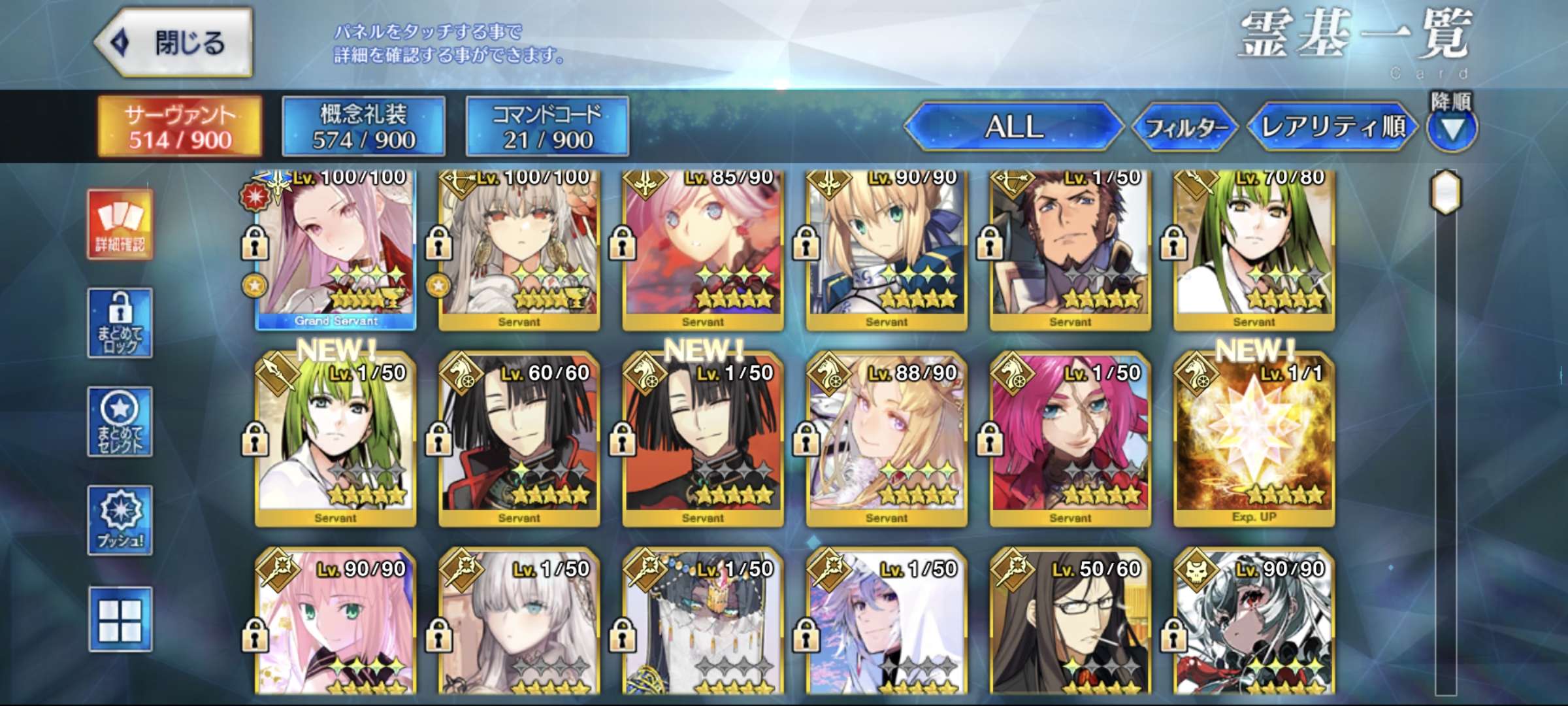Image resolution: width=1568 pixels, height=706 pixels.
Task: Toggle the 降順 descending arrow
Action: (x=1452, y=129)
